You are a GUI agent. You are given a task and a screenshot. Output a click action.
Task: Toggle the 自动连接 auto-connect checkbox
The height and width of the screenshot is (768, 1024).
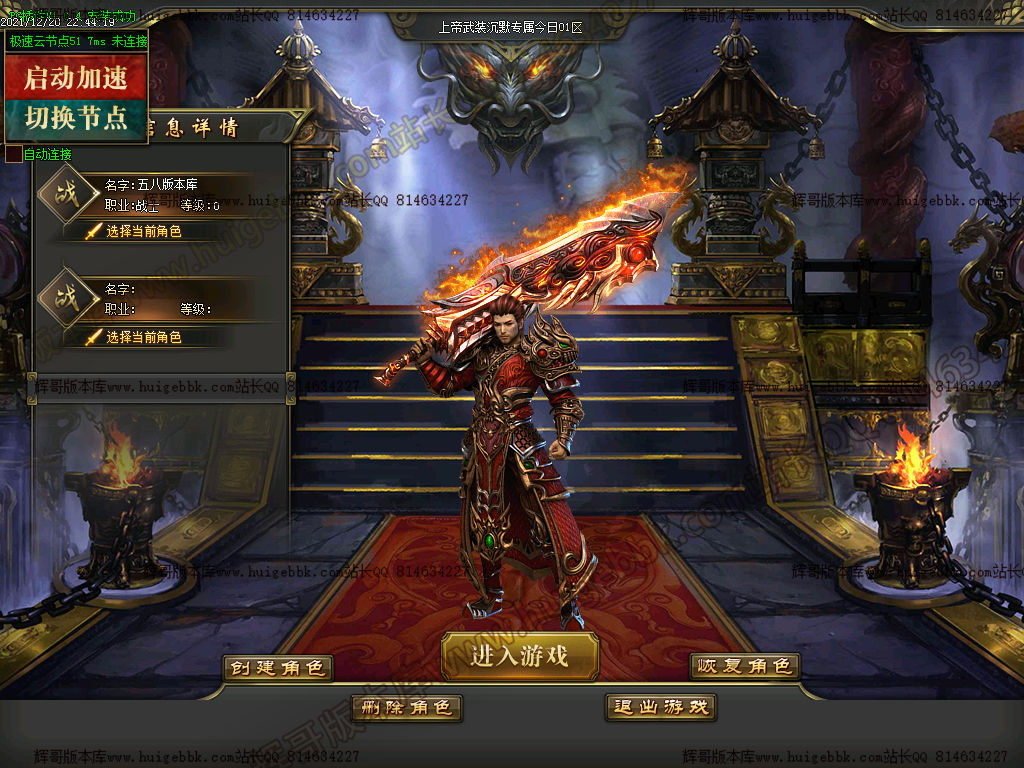13,154
